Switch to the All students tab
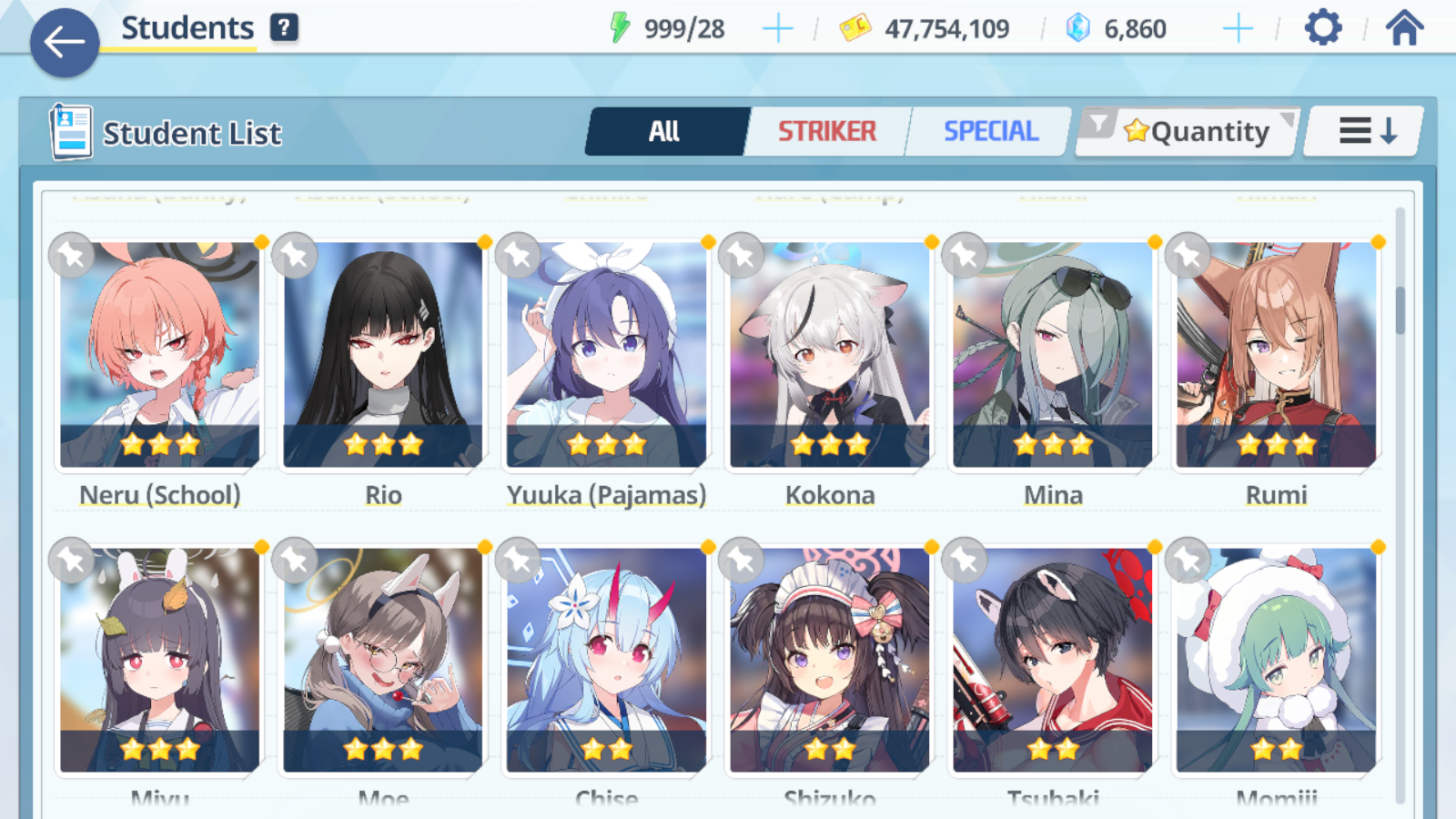 click(665, 132)
